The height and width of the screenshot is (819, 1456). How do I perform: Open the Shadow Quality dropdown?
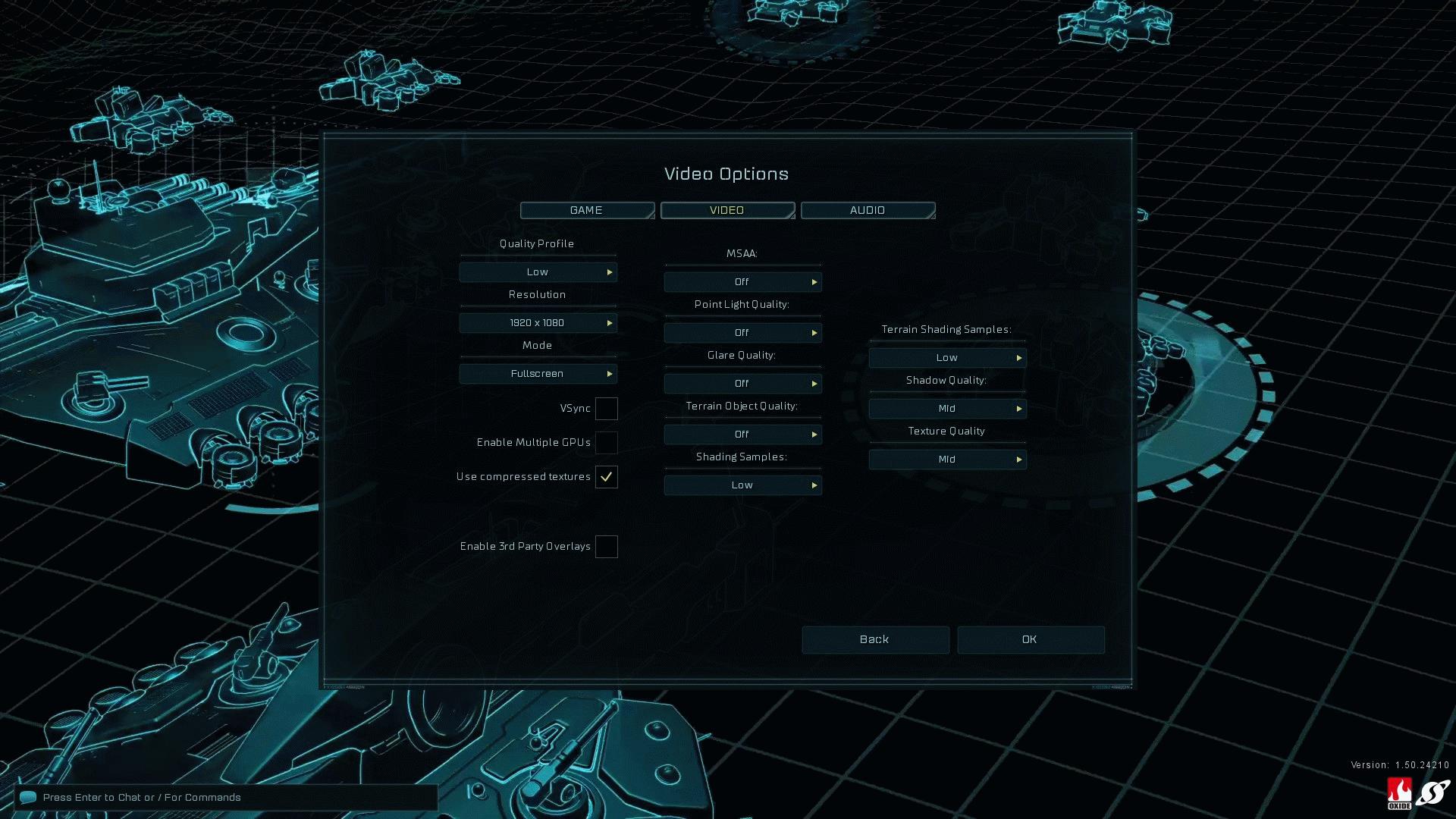(x=947, y=409)
